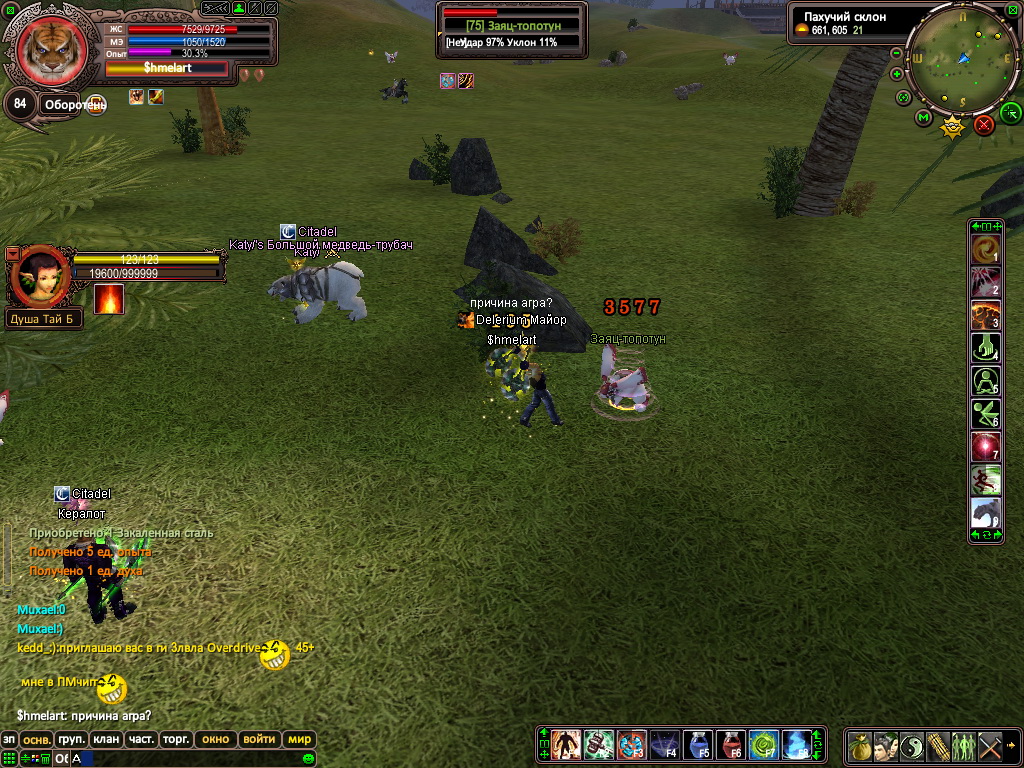
Task: Click the войти chat button
Action: tap(259, 740)
